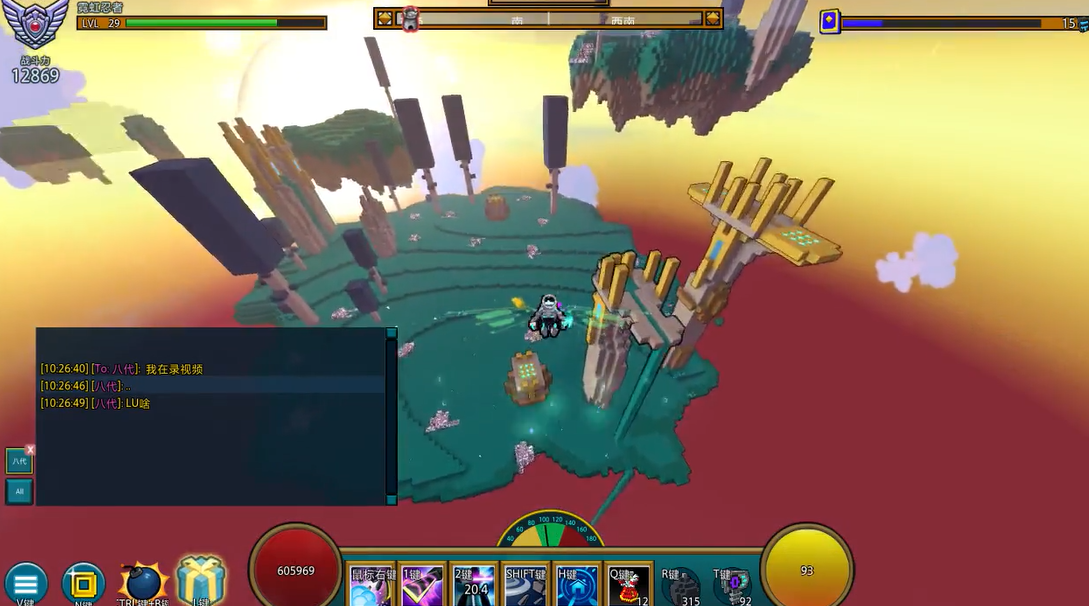Use the purple slash ability on key 1
The width and height of the screenshot is (1089, 606).
422,587
